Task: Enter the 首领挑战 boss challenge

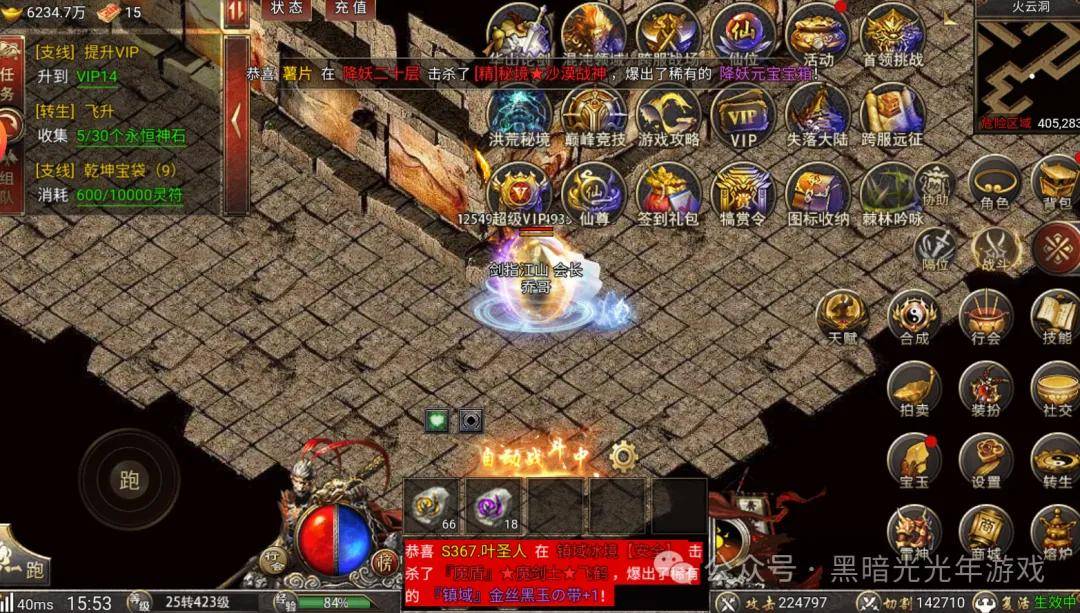Action: [892, 34]
